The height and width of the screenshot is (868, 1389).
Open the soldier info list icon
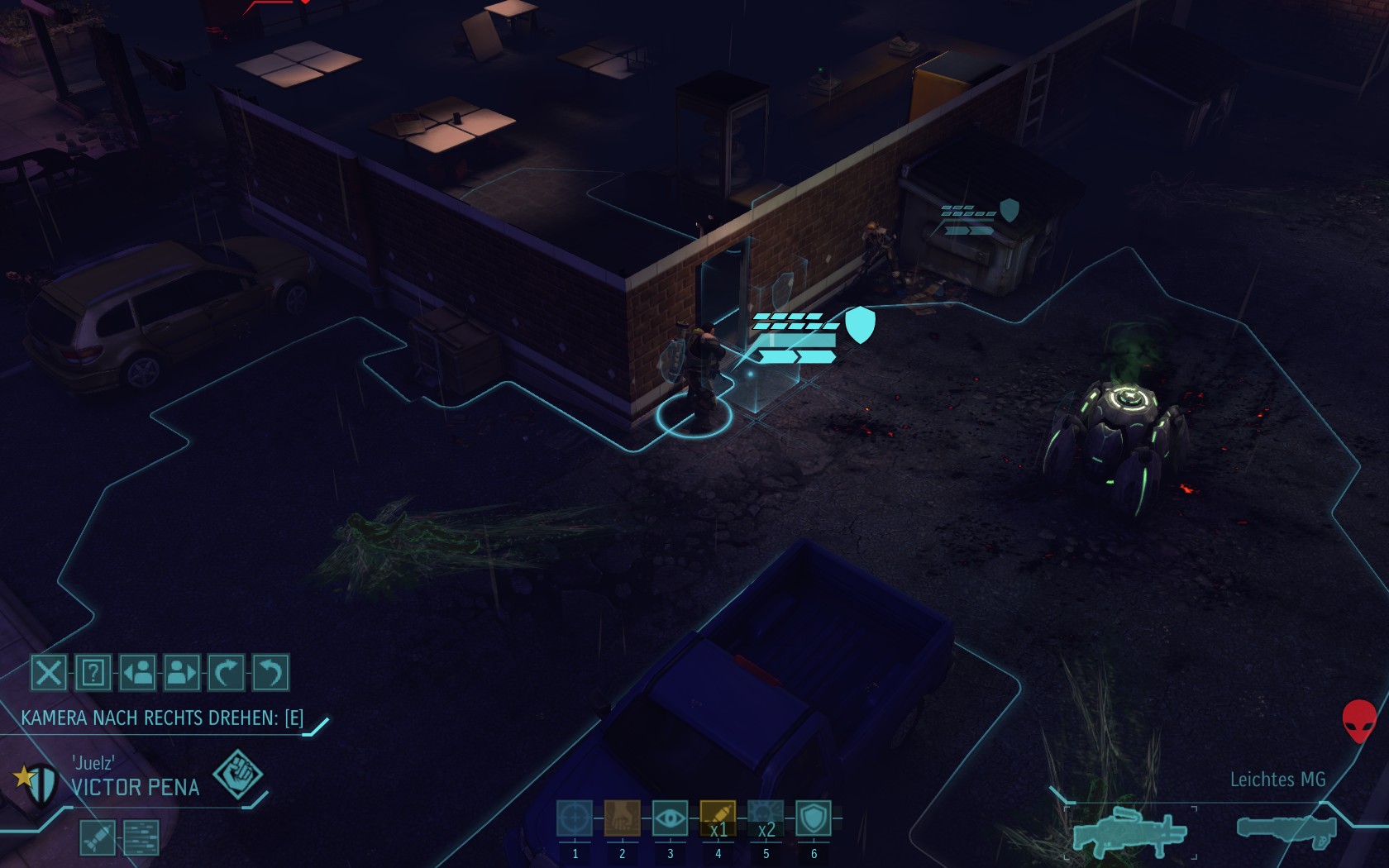[141, 837]
